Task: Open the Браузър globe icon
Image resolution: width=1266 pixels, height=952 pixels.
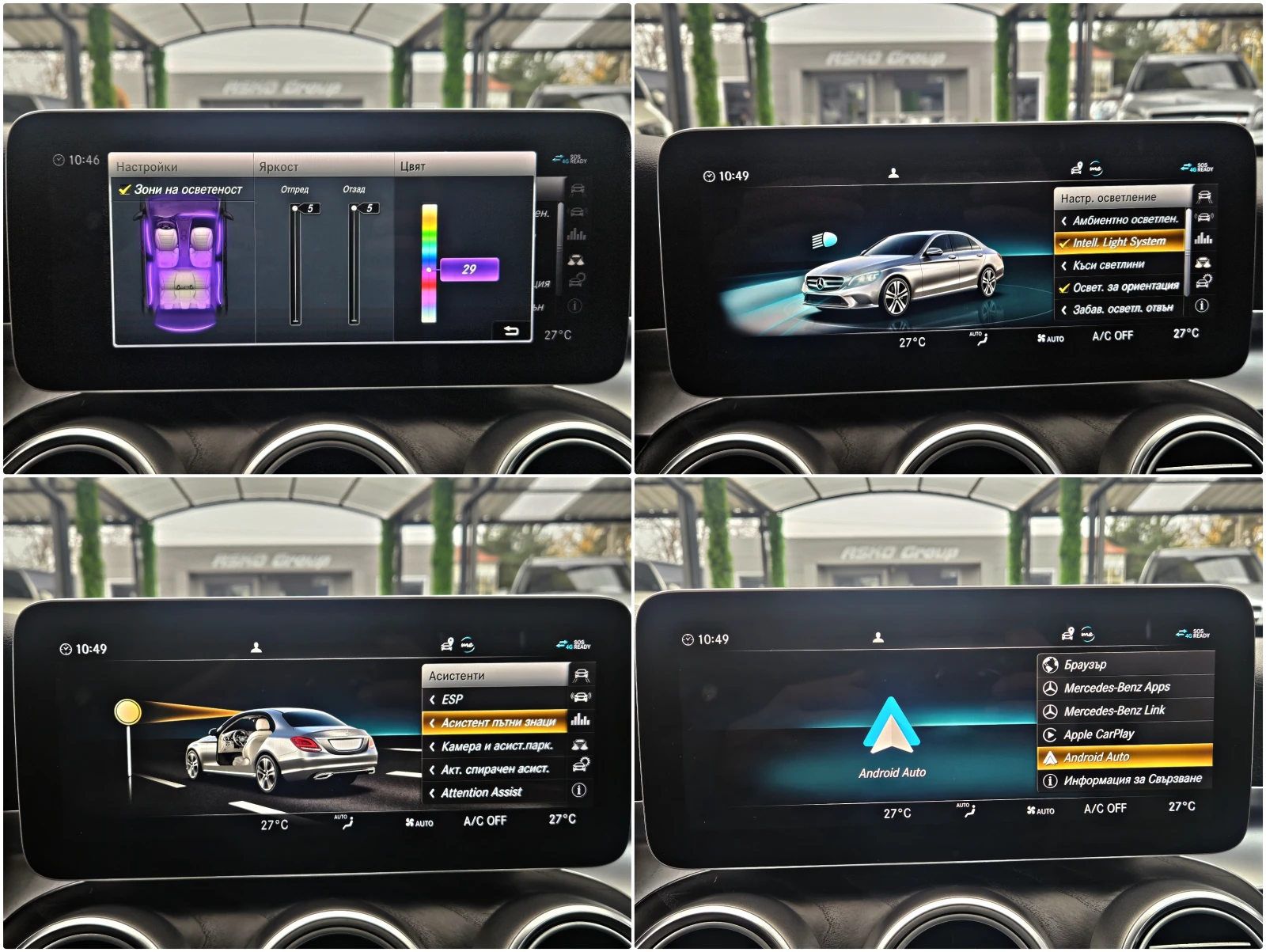Action: click(1052, 666)
